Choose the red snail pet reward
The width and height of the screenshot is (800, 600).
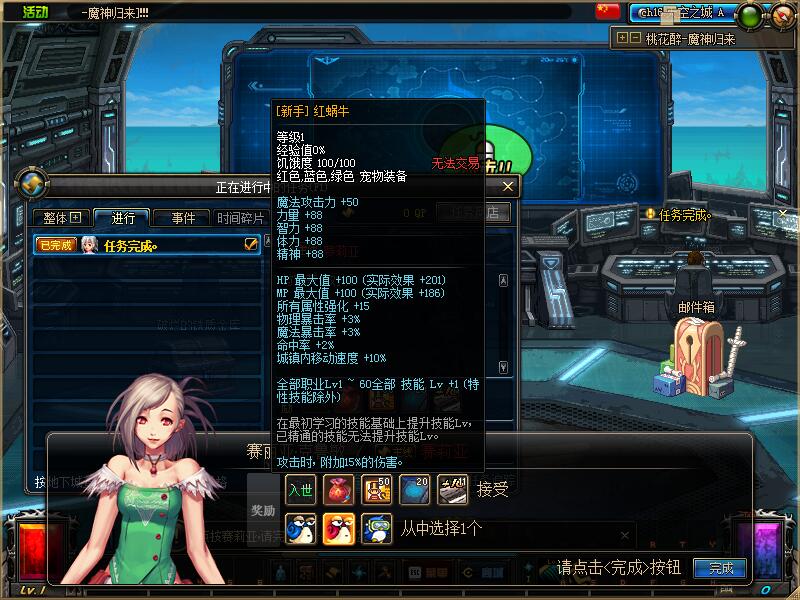point(338,527)
